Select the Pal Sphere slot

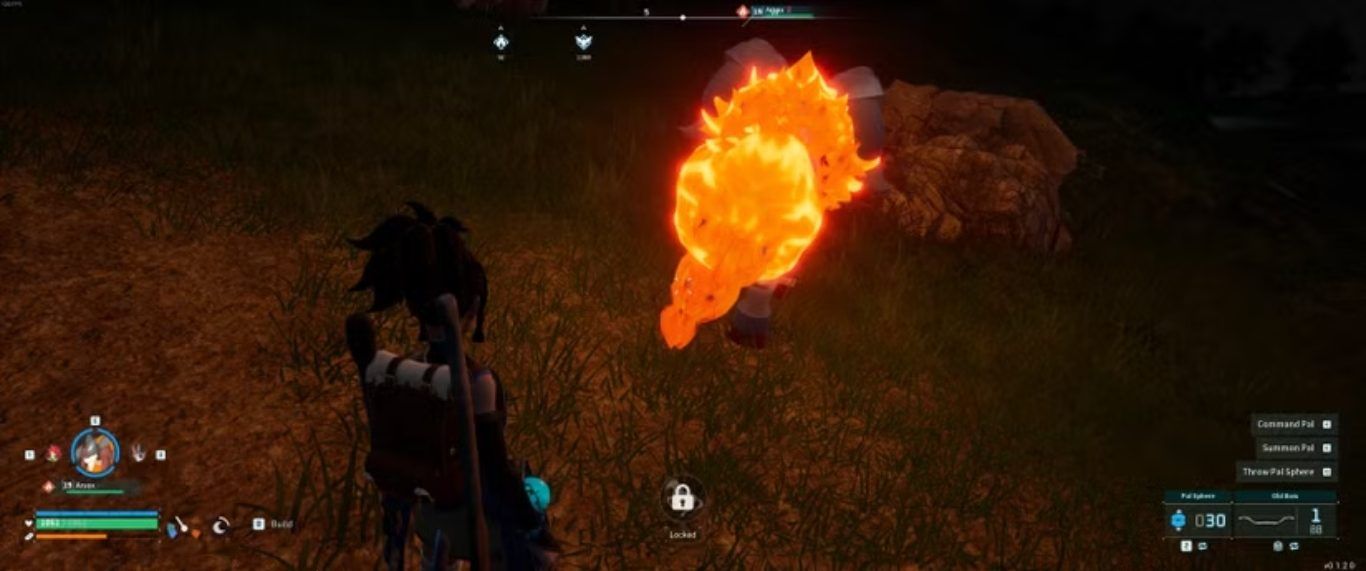point(1198,520)
